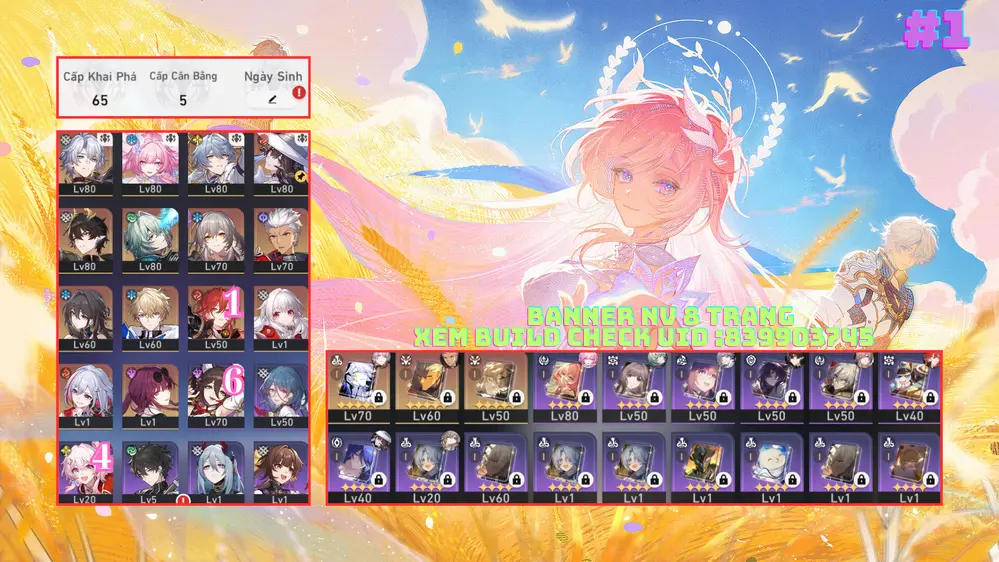Select the purple-haired character wearing sunglasses
999x562 pixels.
[x=150, y=392]
